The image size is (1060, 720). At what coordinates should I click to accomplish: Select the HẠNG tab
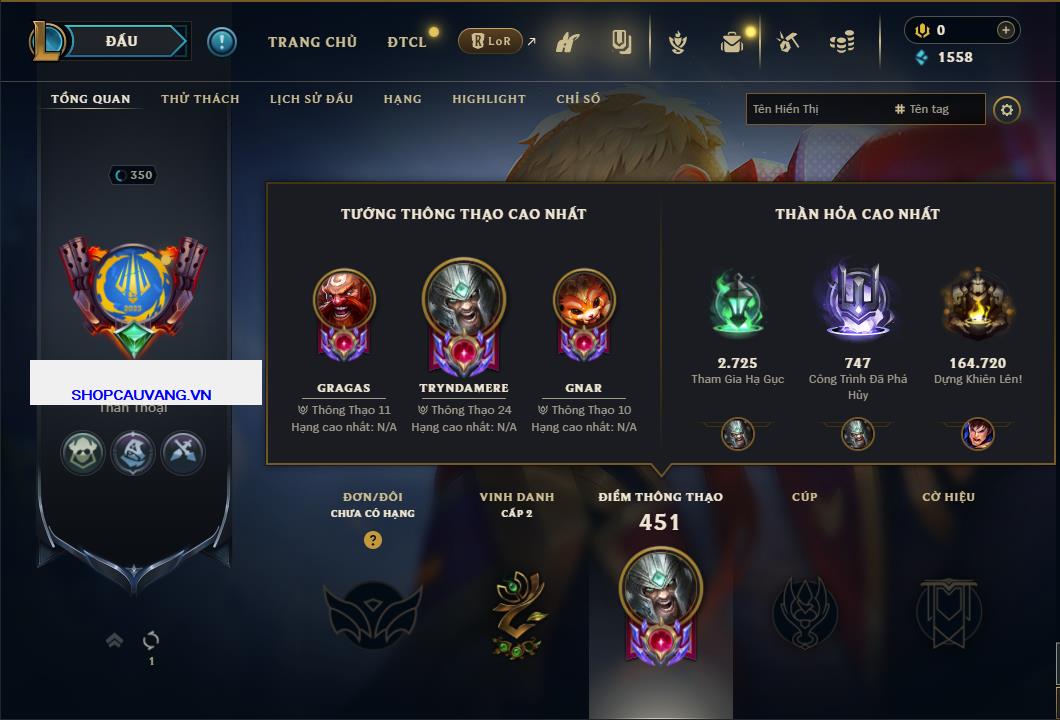(x=402, y=99)
